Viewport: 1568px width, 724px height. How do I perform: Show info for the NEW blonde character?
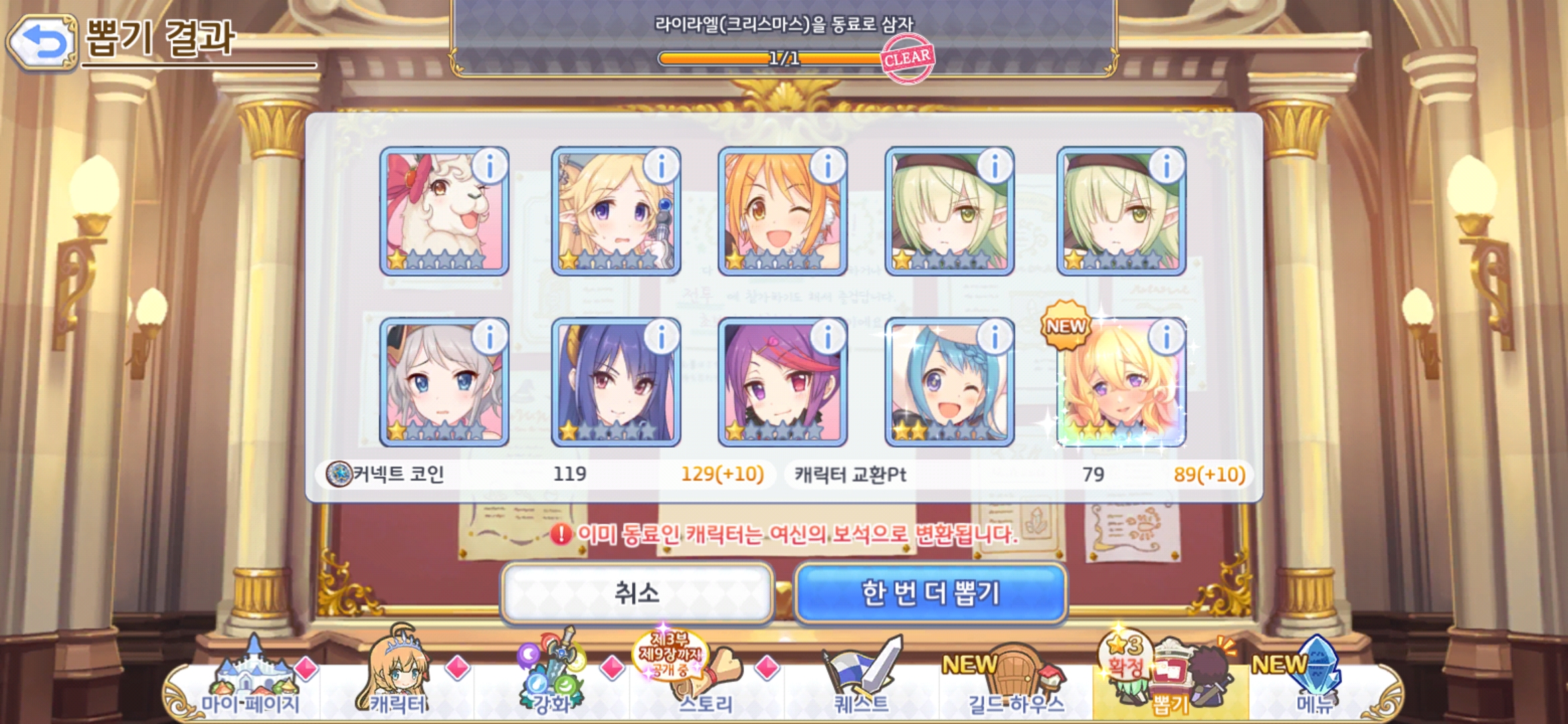click(1167, 337)
